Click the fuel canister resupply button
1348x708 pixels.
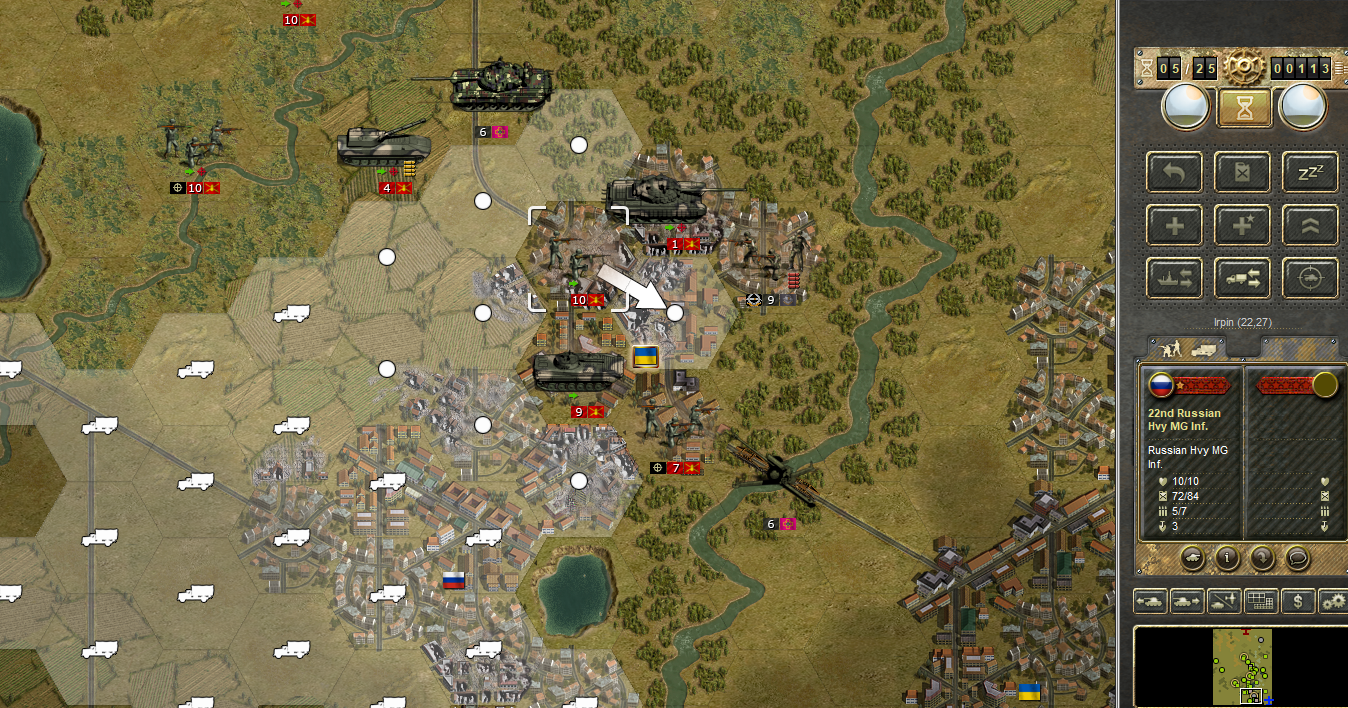[x=1243, y=172]
